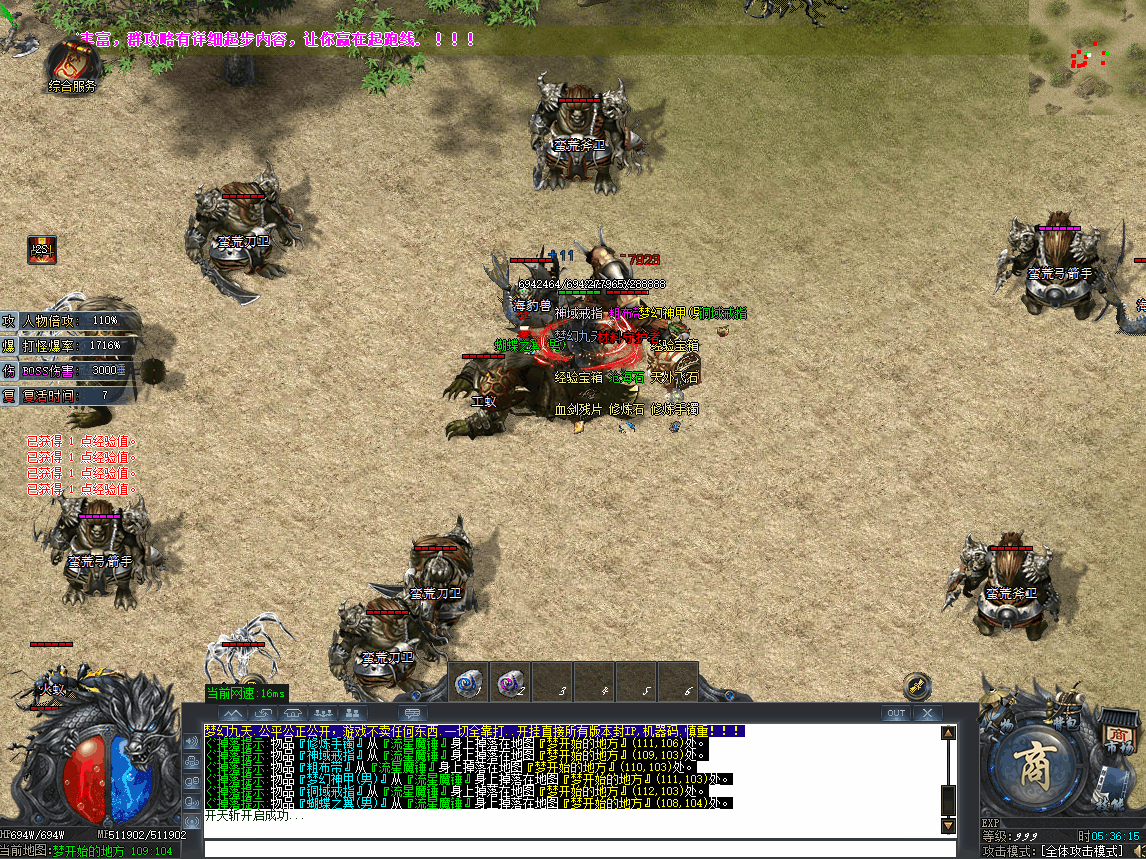This screenshot has height=859, width=1146.
Task: Open the 市场 market stall
Action: coord(1120,728)
